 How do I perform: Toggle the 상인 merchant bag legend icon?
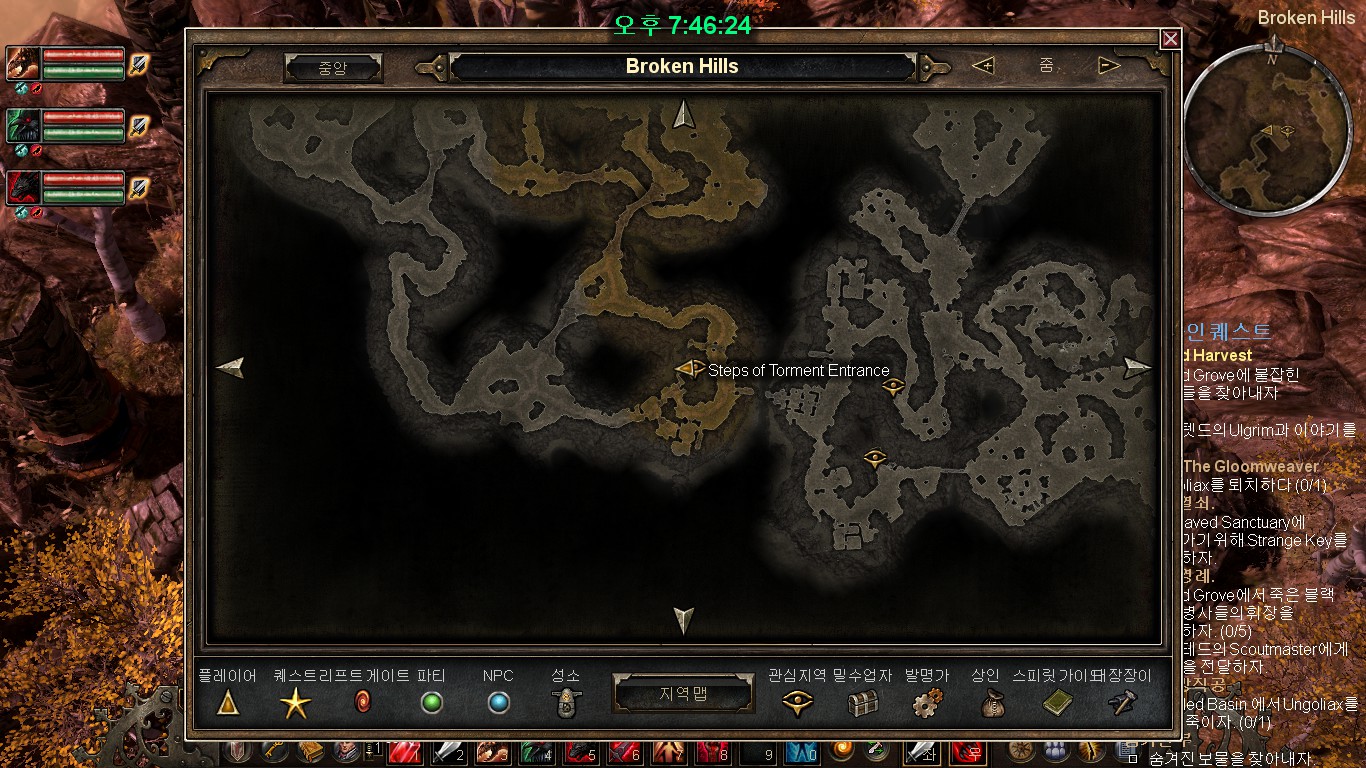(x=985, y=704)
